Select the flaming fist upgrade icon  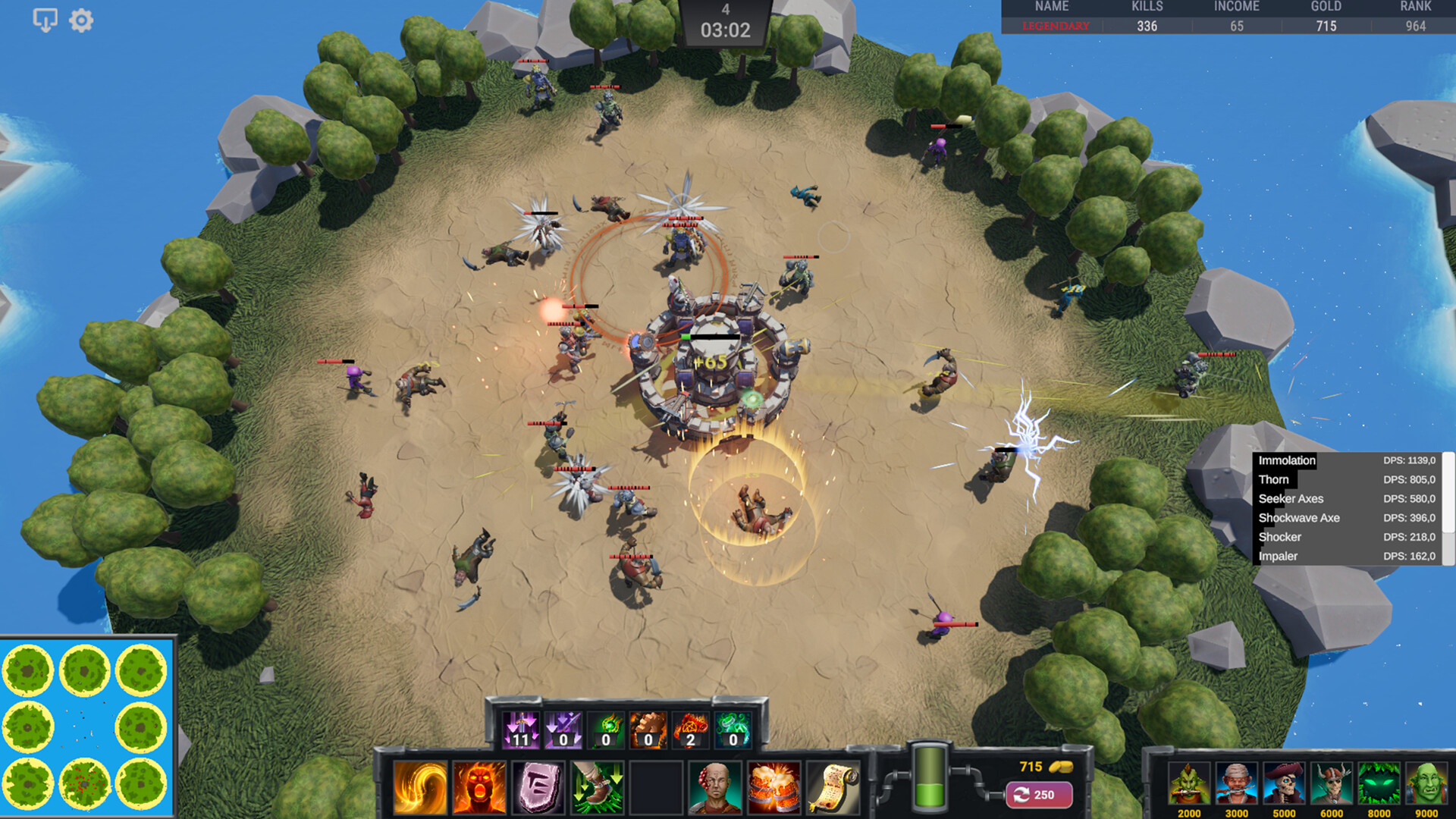(648, 730)
